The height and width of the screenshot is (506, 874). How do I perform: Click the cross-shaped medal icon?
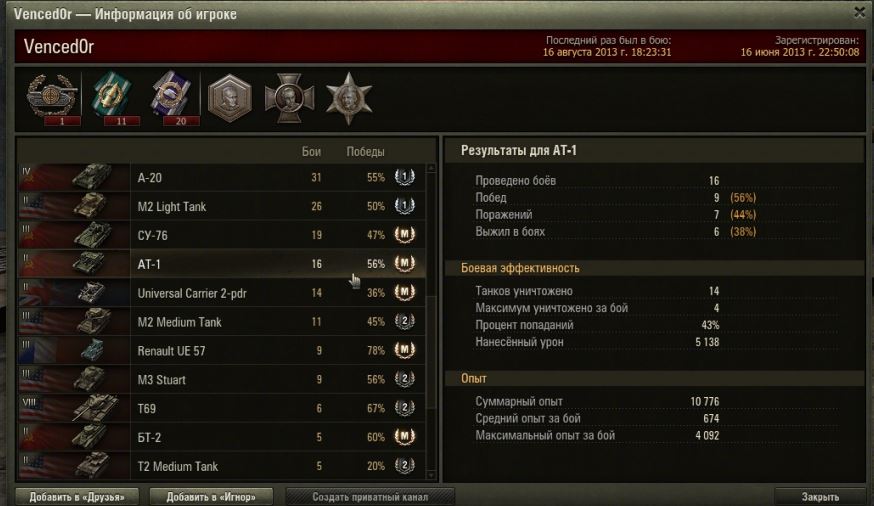click(289, 98)
